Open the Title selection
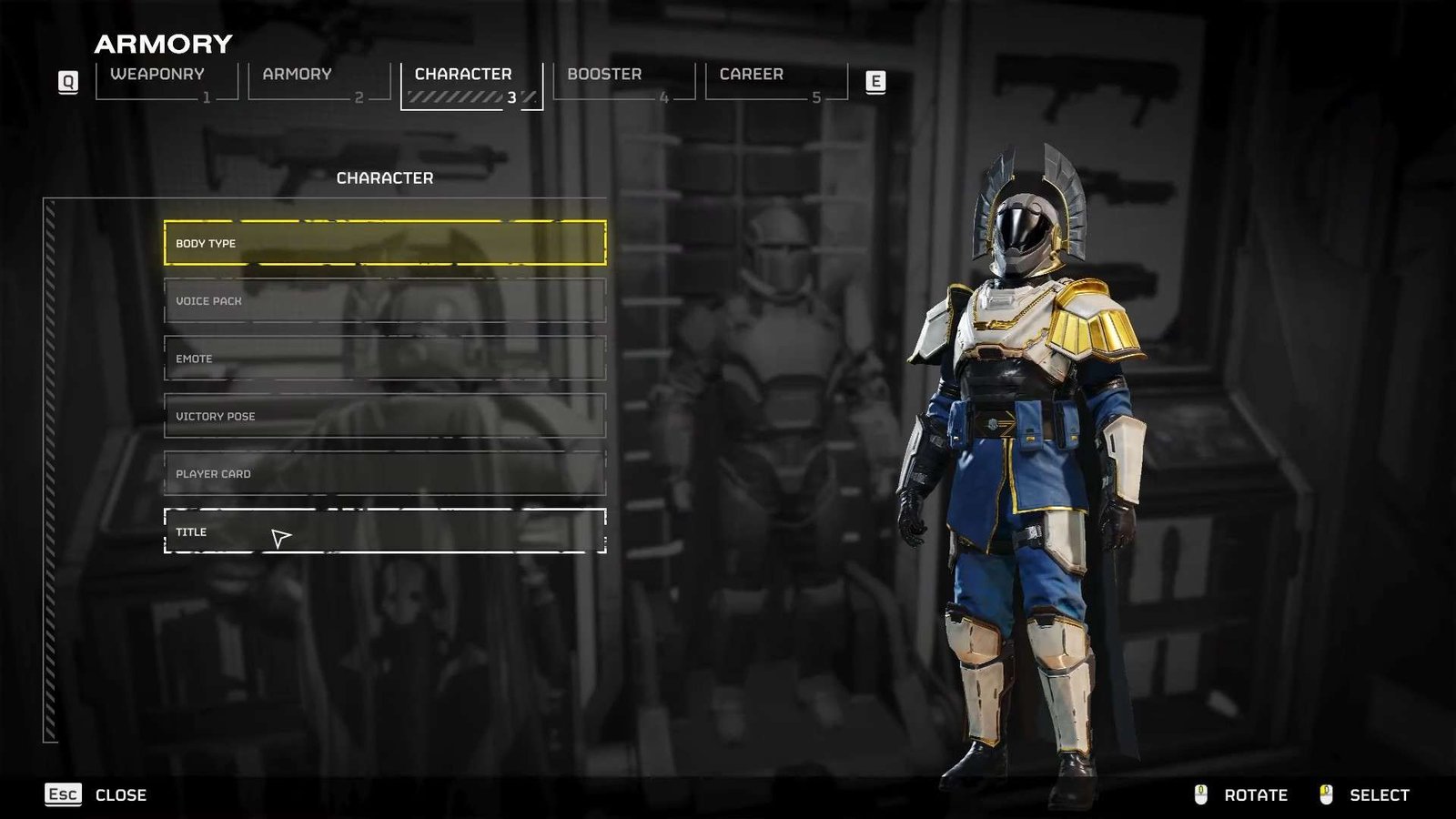The height and width of the screenshot is (819, 1456). click(x=384, y=531)
